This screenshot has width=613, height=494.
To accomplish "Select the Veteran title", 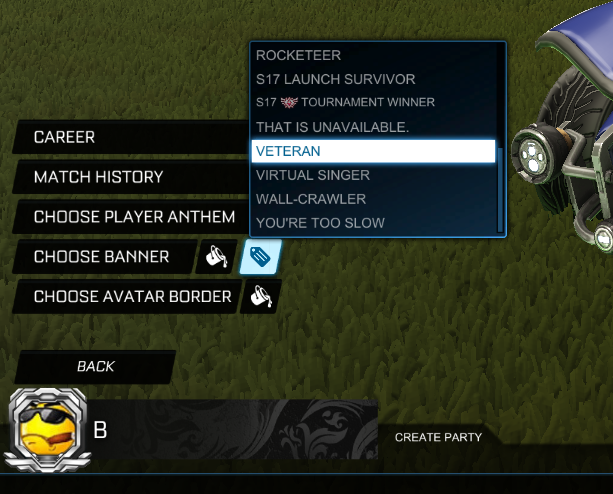I will click(372, 151).
